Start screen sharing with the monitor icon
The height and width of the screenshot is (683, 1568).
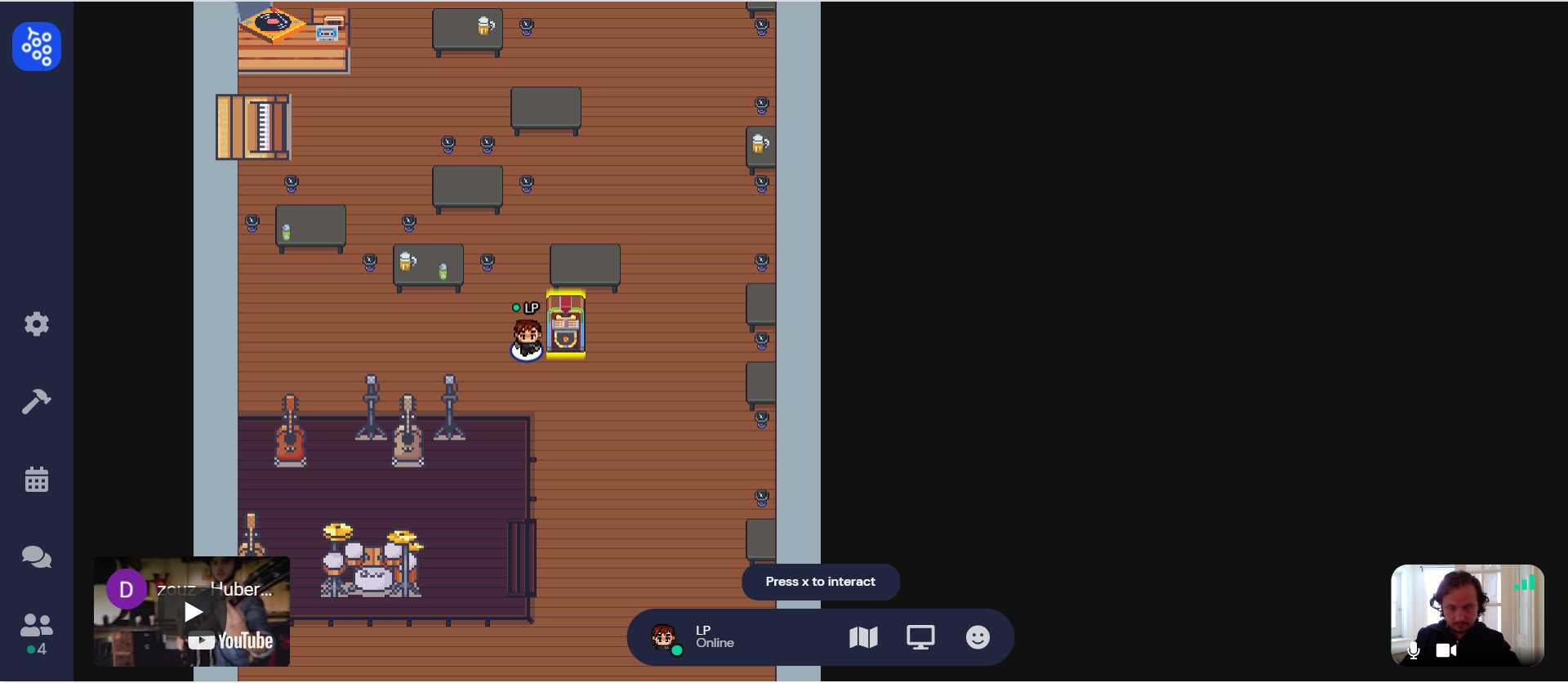[920, 637]
